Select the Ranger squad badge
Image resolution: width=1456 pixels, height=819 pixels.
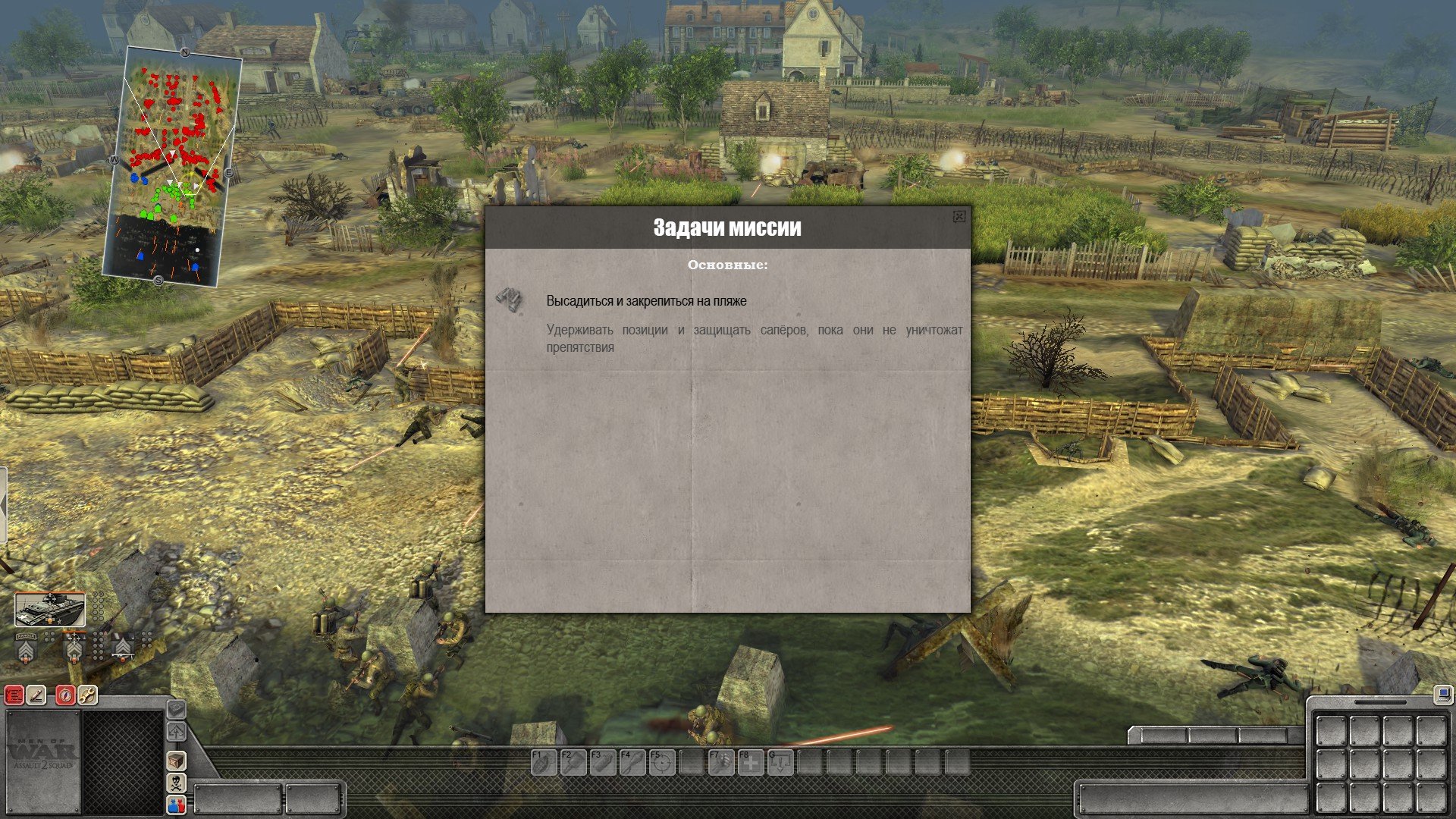pyautogui.click(x=26, y=648)
